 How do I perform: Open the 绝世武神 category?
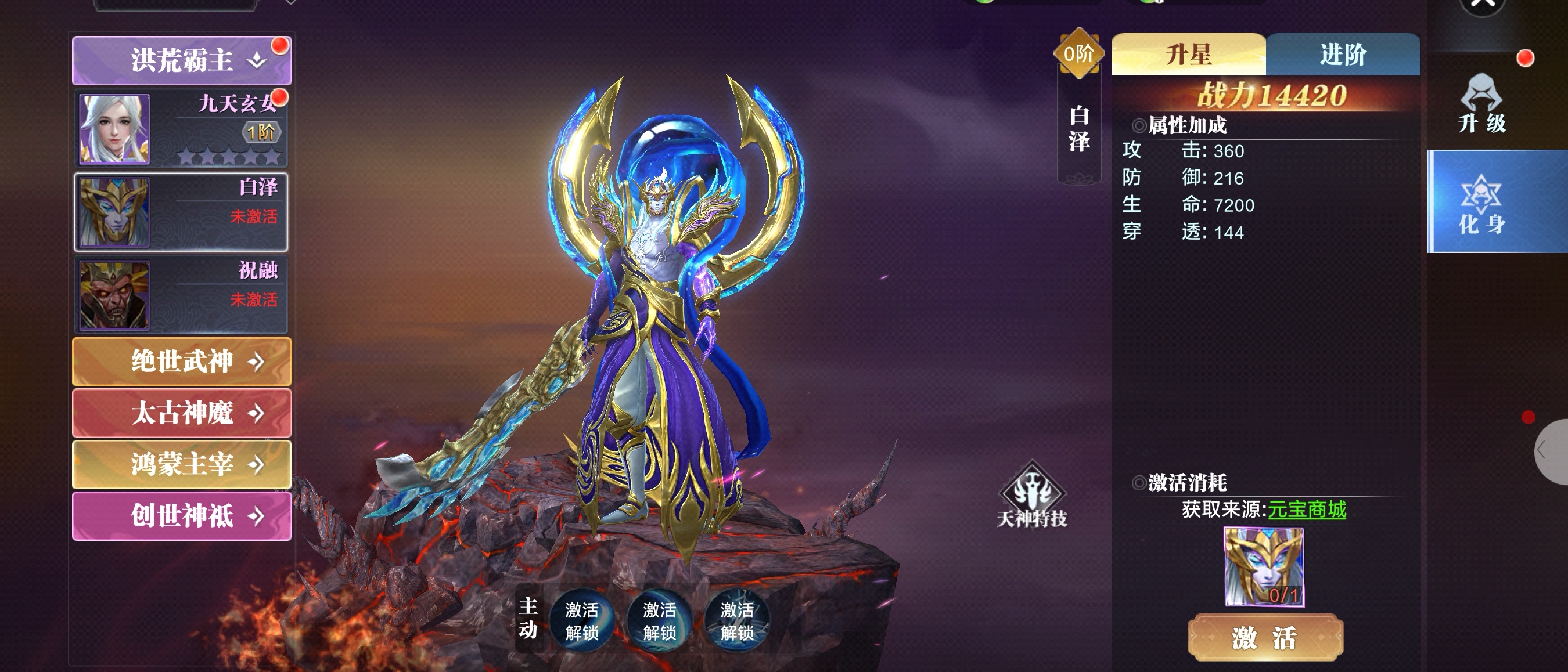pos(181,362)
